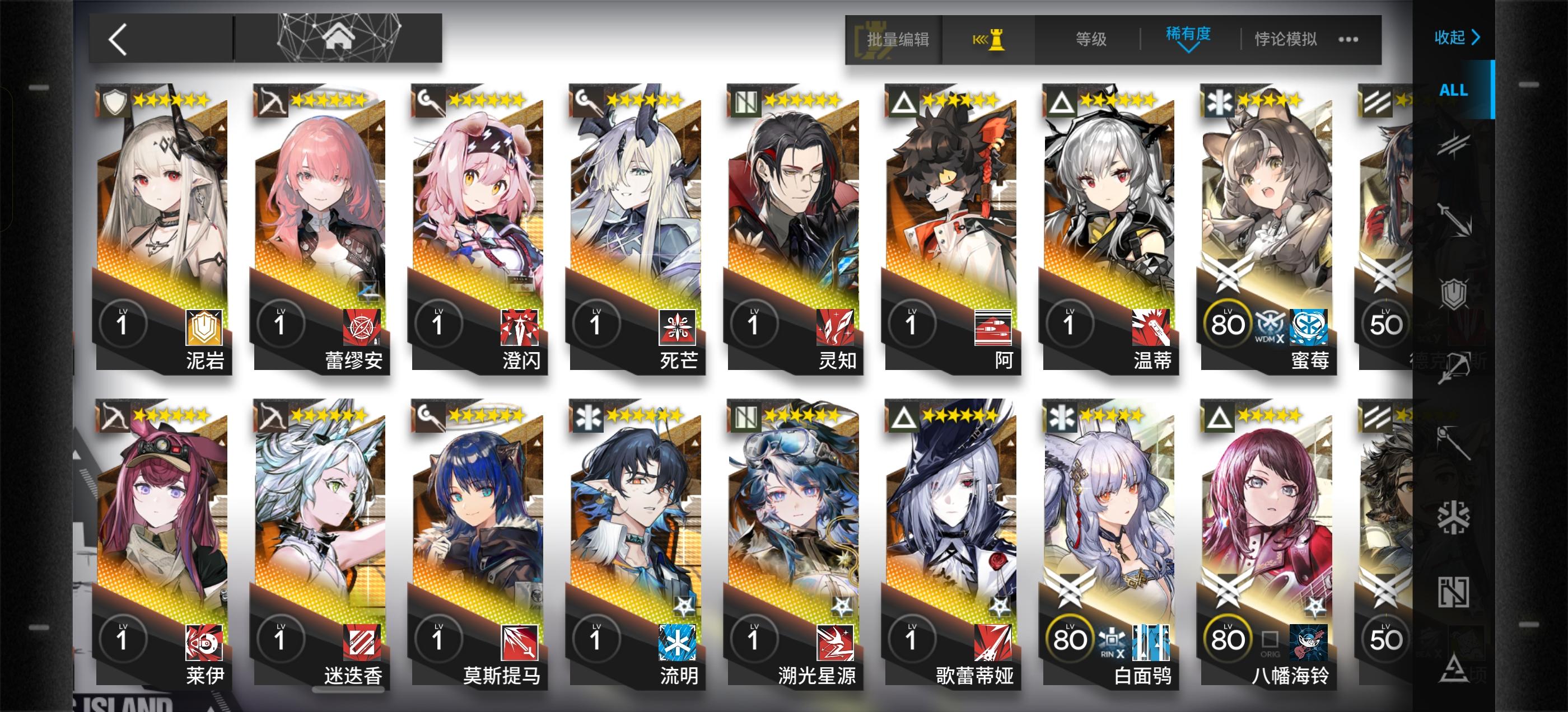Toggle sort direction with the yellow rook icon
Screen dimensions: 1568x712
(992, 39)
